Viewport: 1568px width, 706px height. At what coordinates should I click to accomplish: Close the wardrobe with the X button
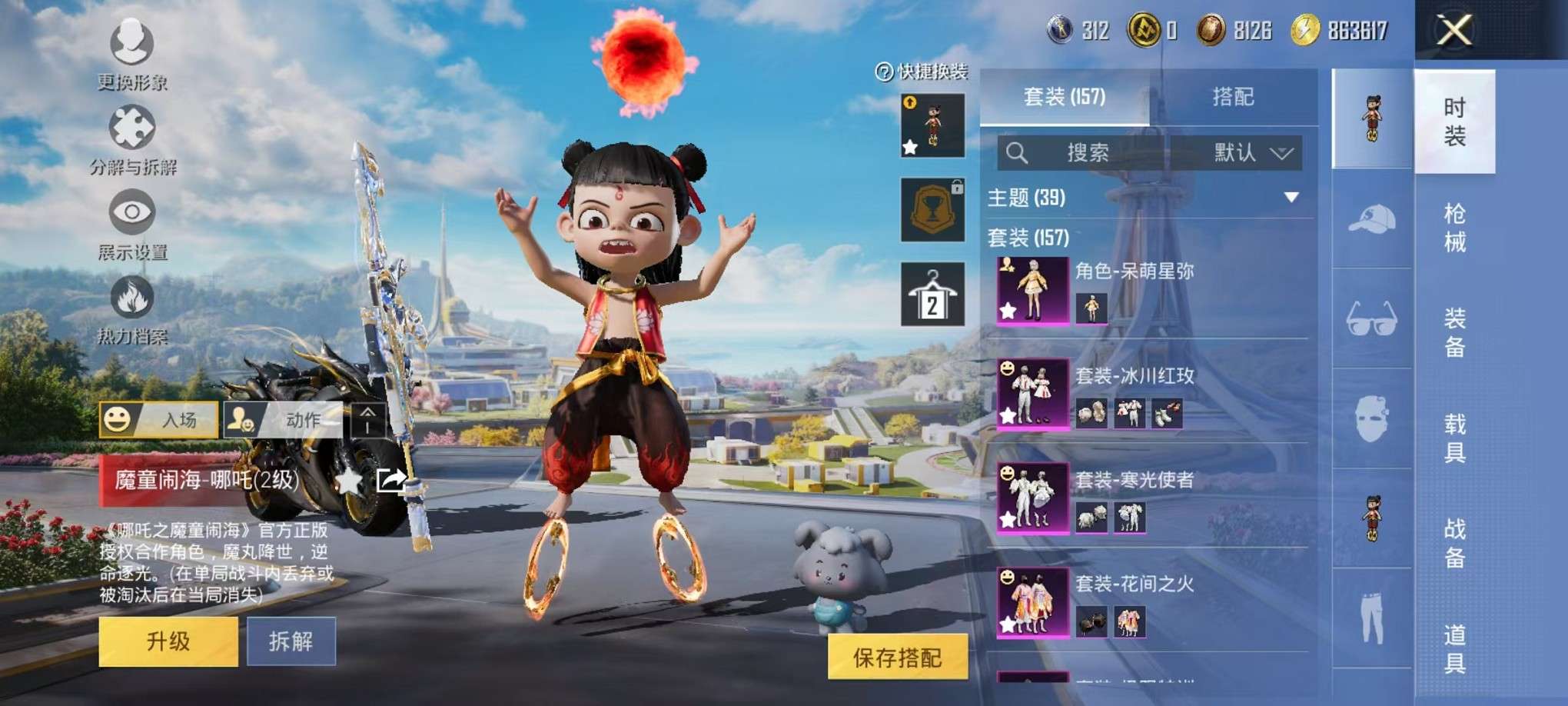[x=1453, y=31]
